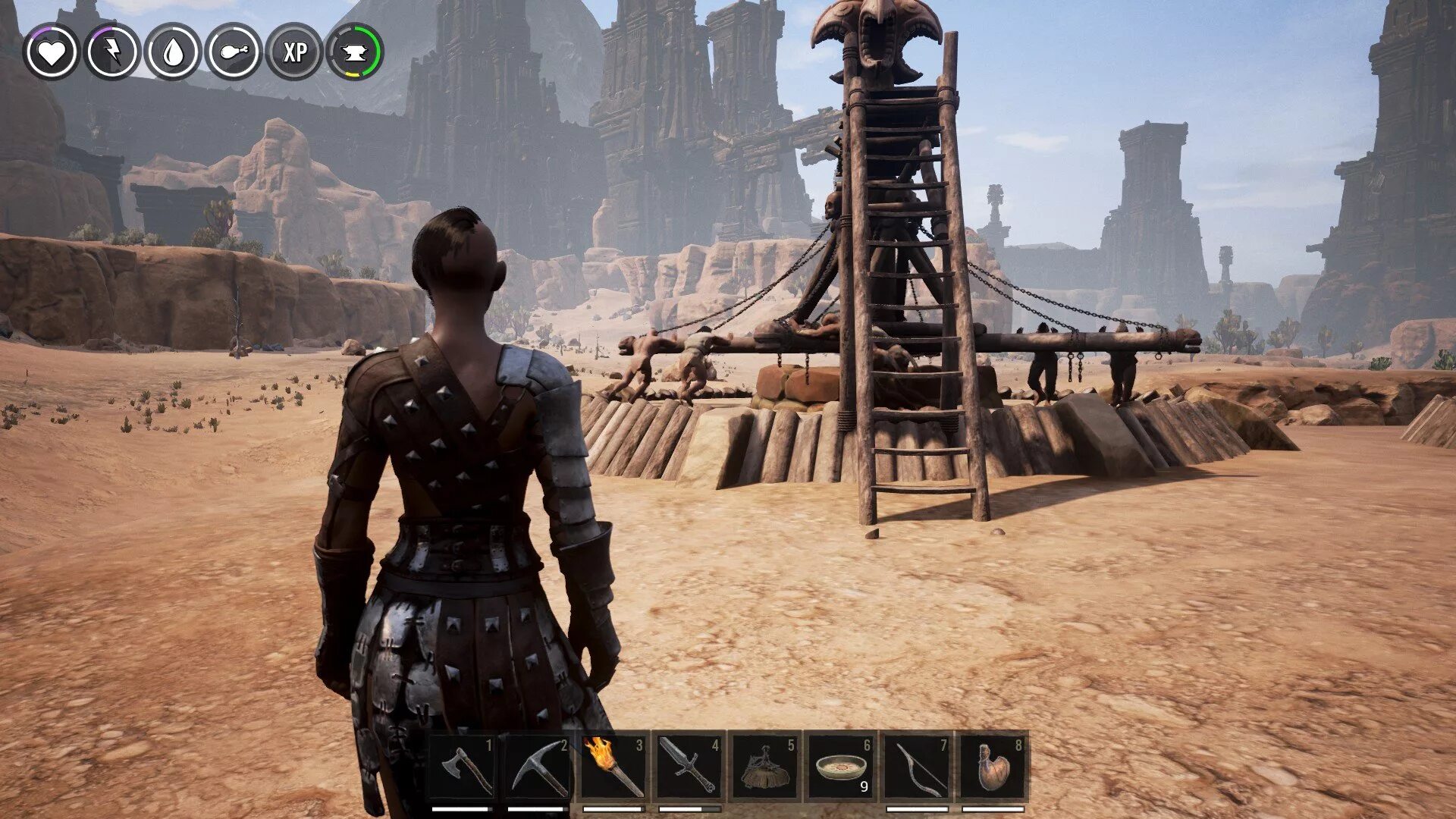This screenshot has width=1456, height=819.
Task: Click the meat drumstick hunger icon
Action: click(234, 52)
